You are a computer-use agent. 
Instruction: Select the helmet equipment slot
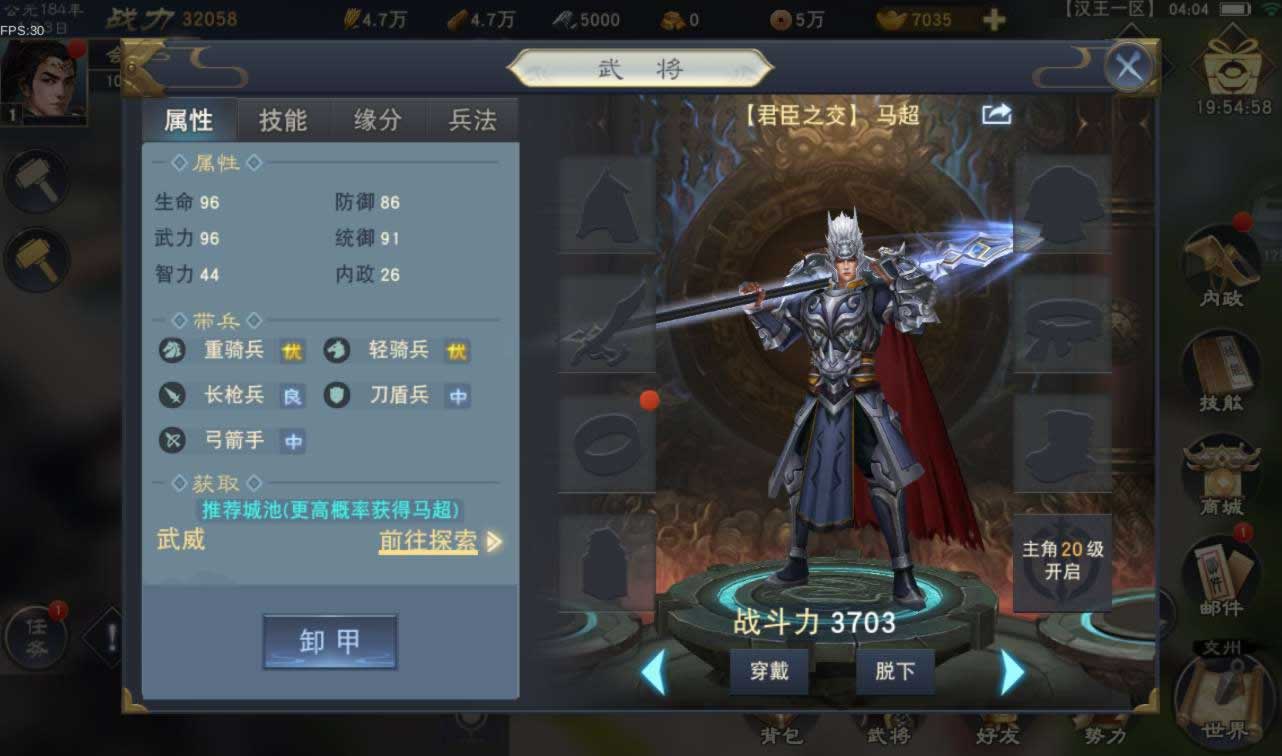(x=607, y=205)
